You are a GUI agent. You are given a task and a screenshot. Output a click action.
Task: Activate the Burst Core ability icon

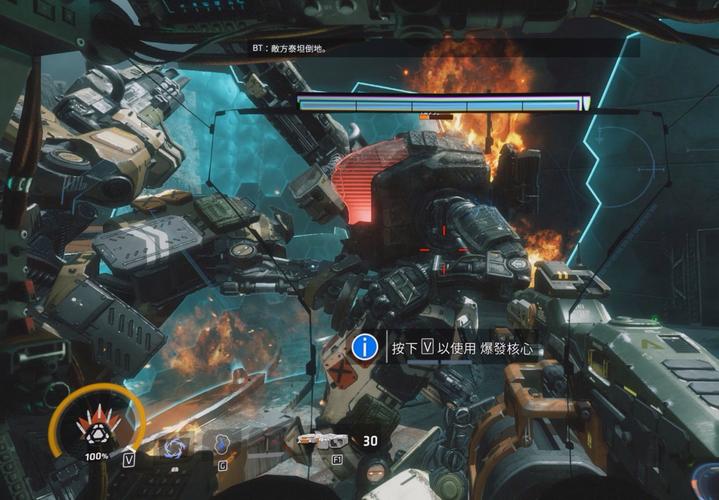click(x=97, y=425)
